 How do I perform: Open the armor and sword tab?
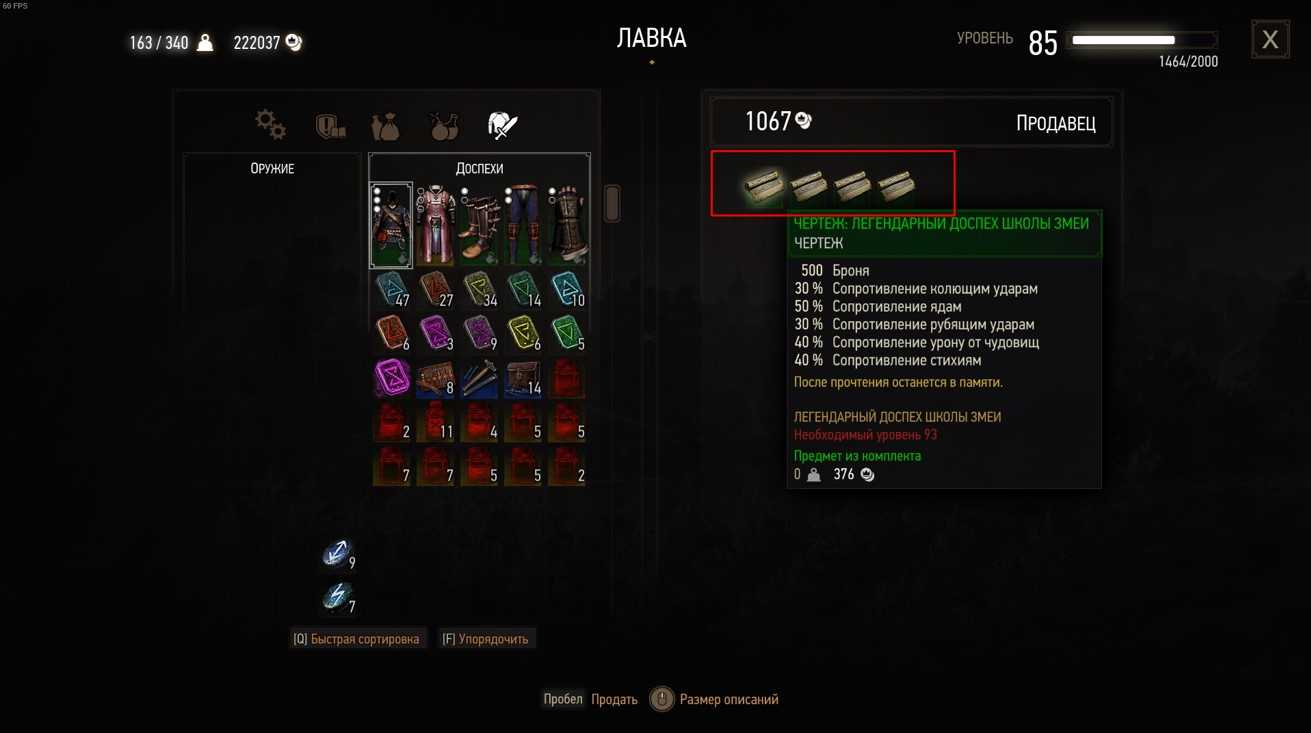point(502,125)
